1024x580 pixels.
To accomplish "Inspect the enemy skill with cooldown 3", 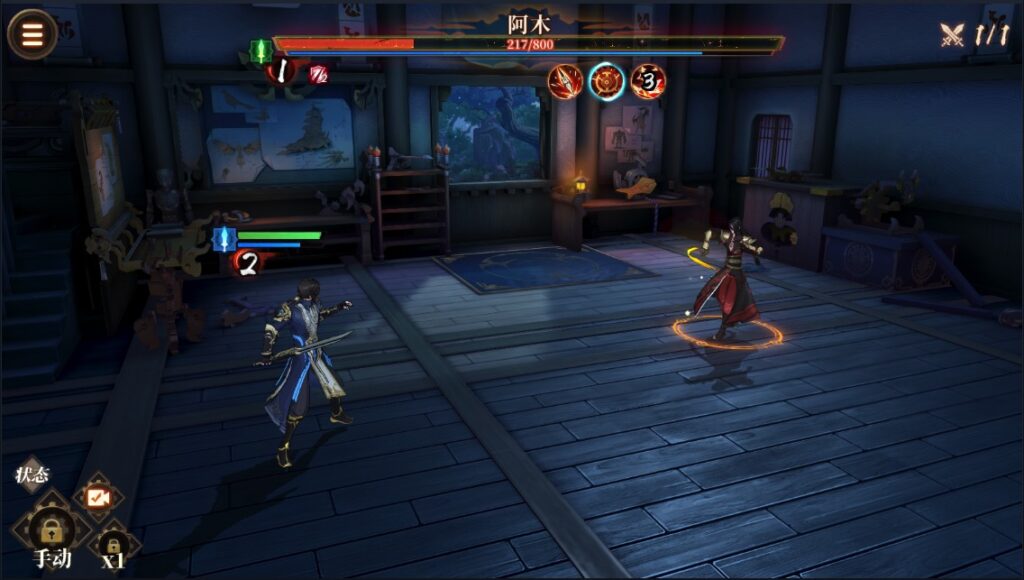I will [x=648, y=82].
